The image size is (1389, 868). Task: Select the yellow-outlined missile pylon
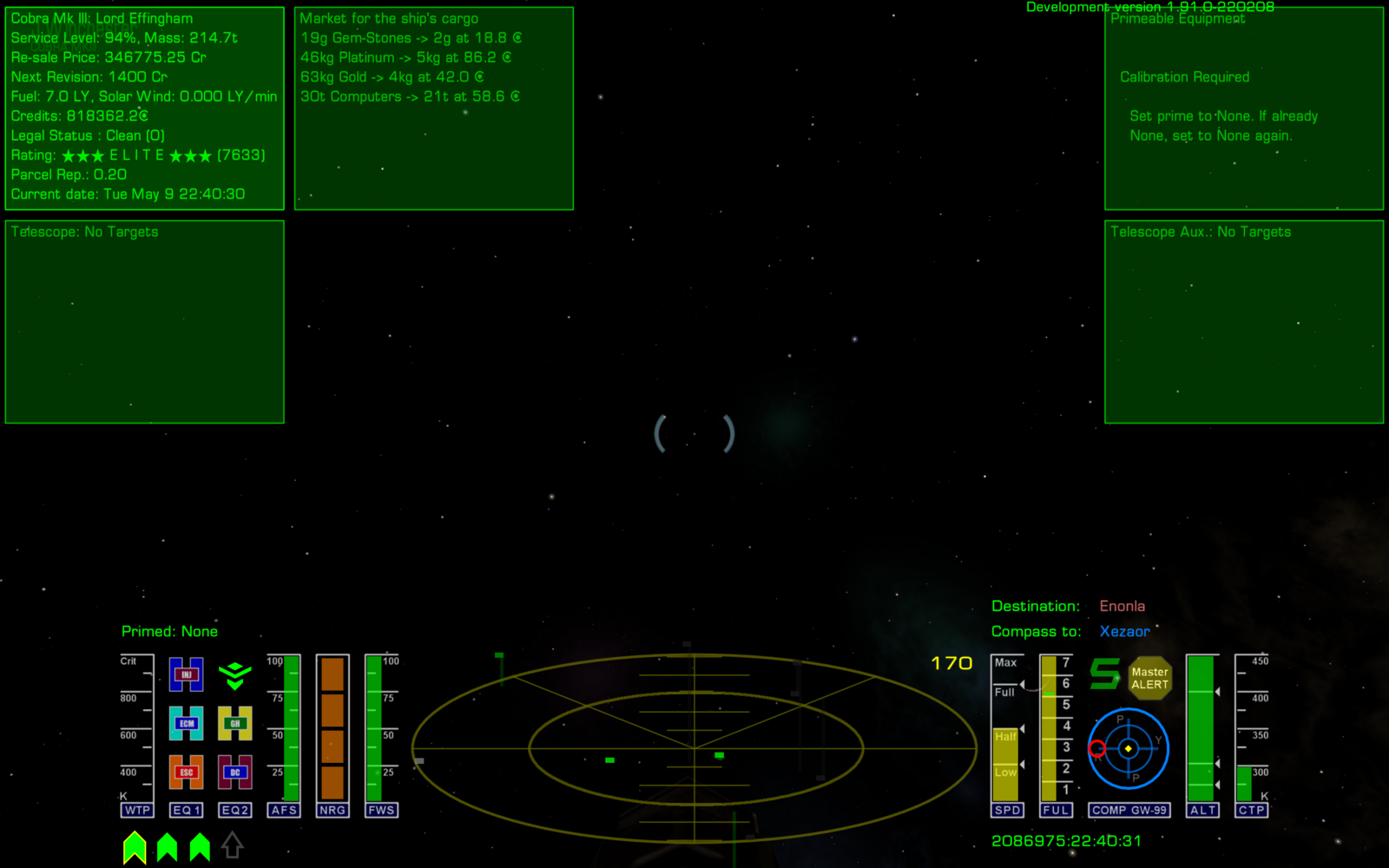coord(135,847)
